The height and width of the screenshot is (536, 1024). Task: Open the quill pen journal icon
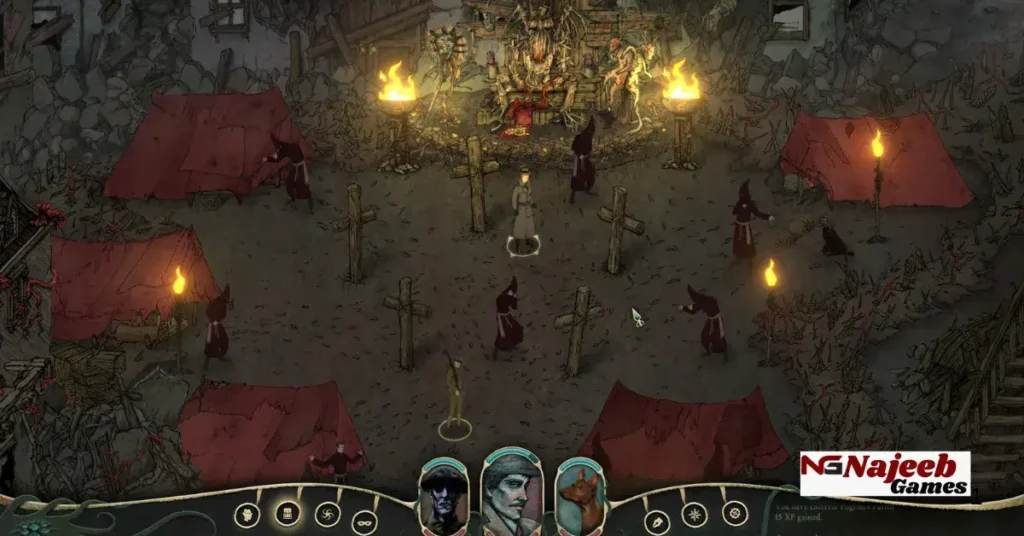656,522
